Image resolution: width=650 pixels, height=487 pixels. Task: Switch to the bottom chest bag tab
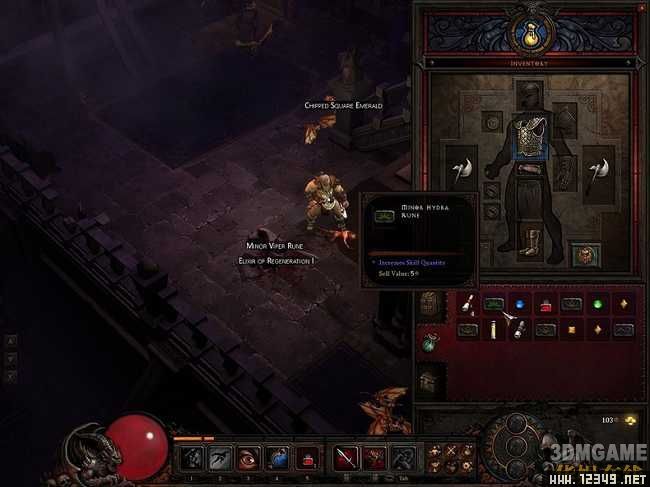pos(430,380)
